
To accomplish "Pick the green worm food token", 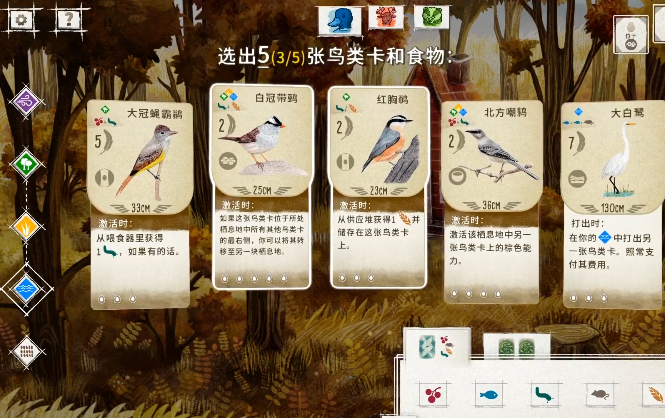I will click(544, 394).
